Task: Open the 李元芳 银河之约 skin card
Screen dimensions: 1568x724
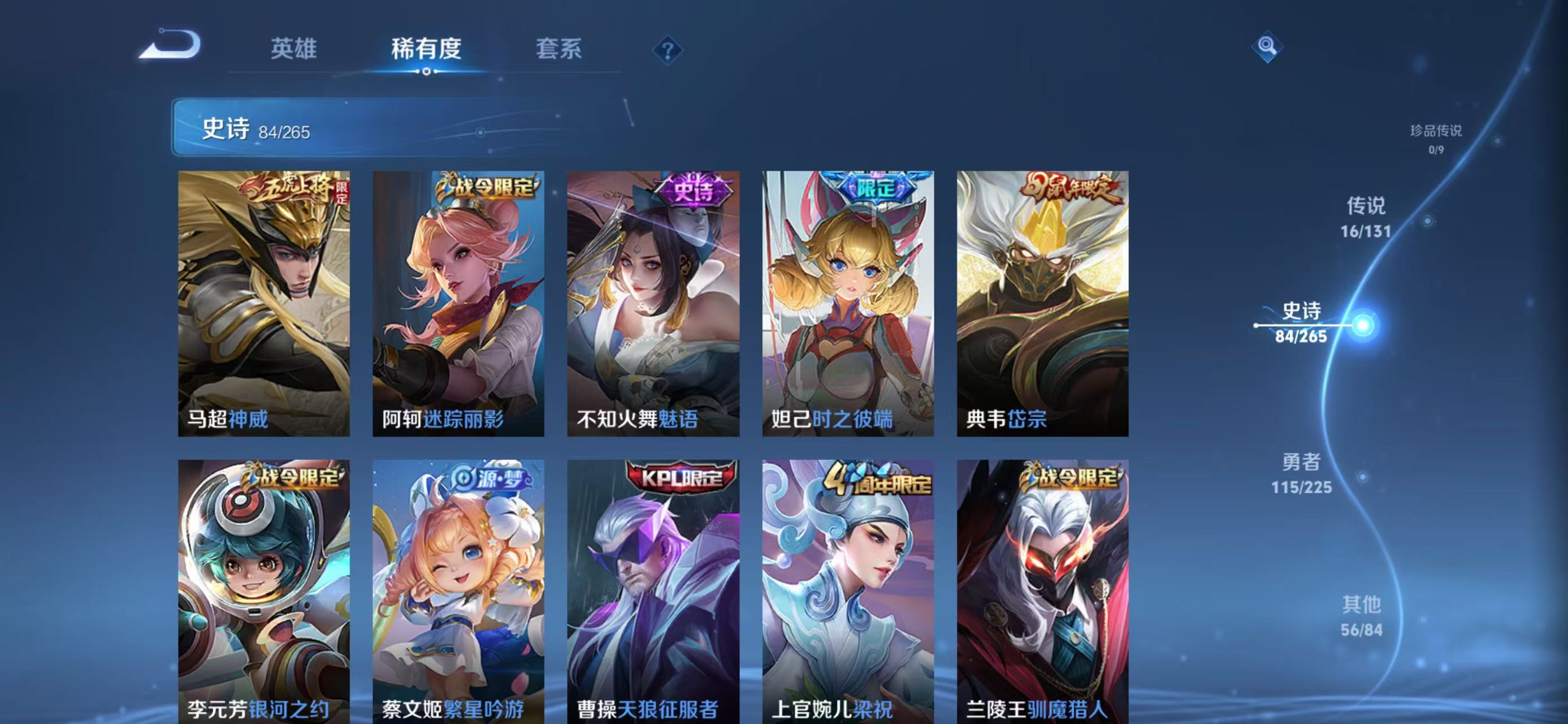Action: point(263,591)
